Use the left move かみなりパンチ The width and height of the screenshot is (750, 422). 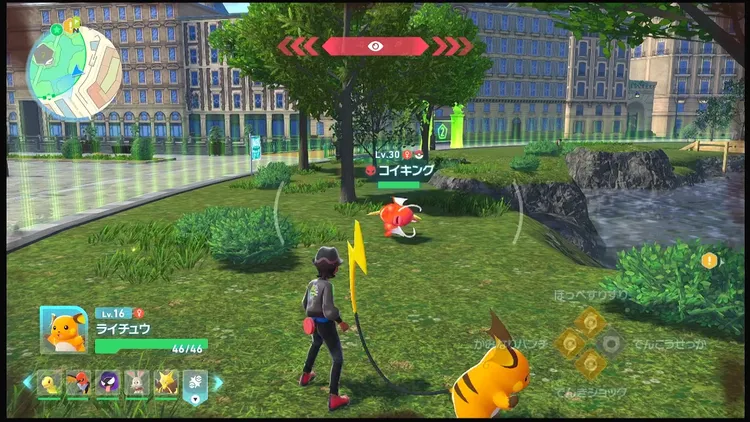click(569, 343)
